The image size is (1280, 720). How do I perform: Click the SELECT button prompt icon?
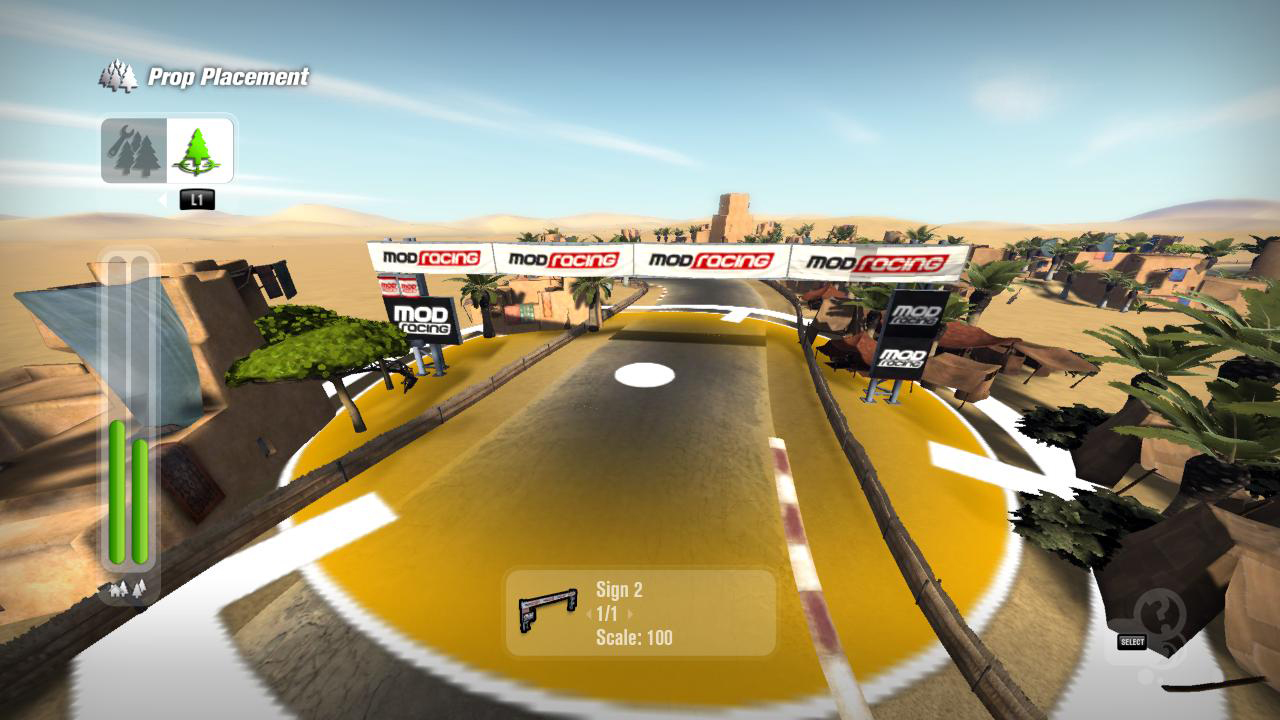point(1131,641)
